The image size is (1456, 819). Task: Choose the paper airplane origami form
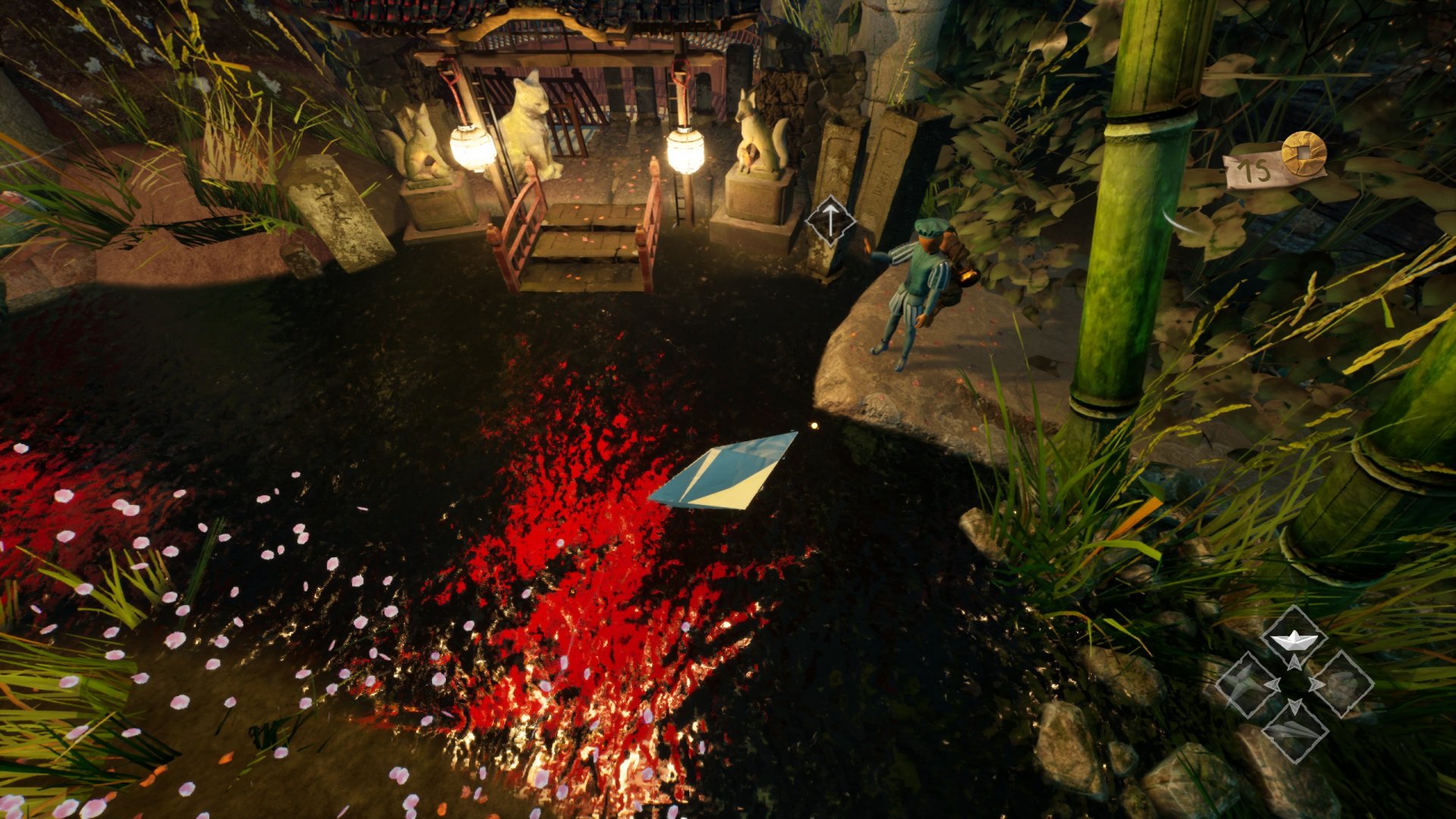(x=1294, y=731)
